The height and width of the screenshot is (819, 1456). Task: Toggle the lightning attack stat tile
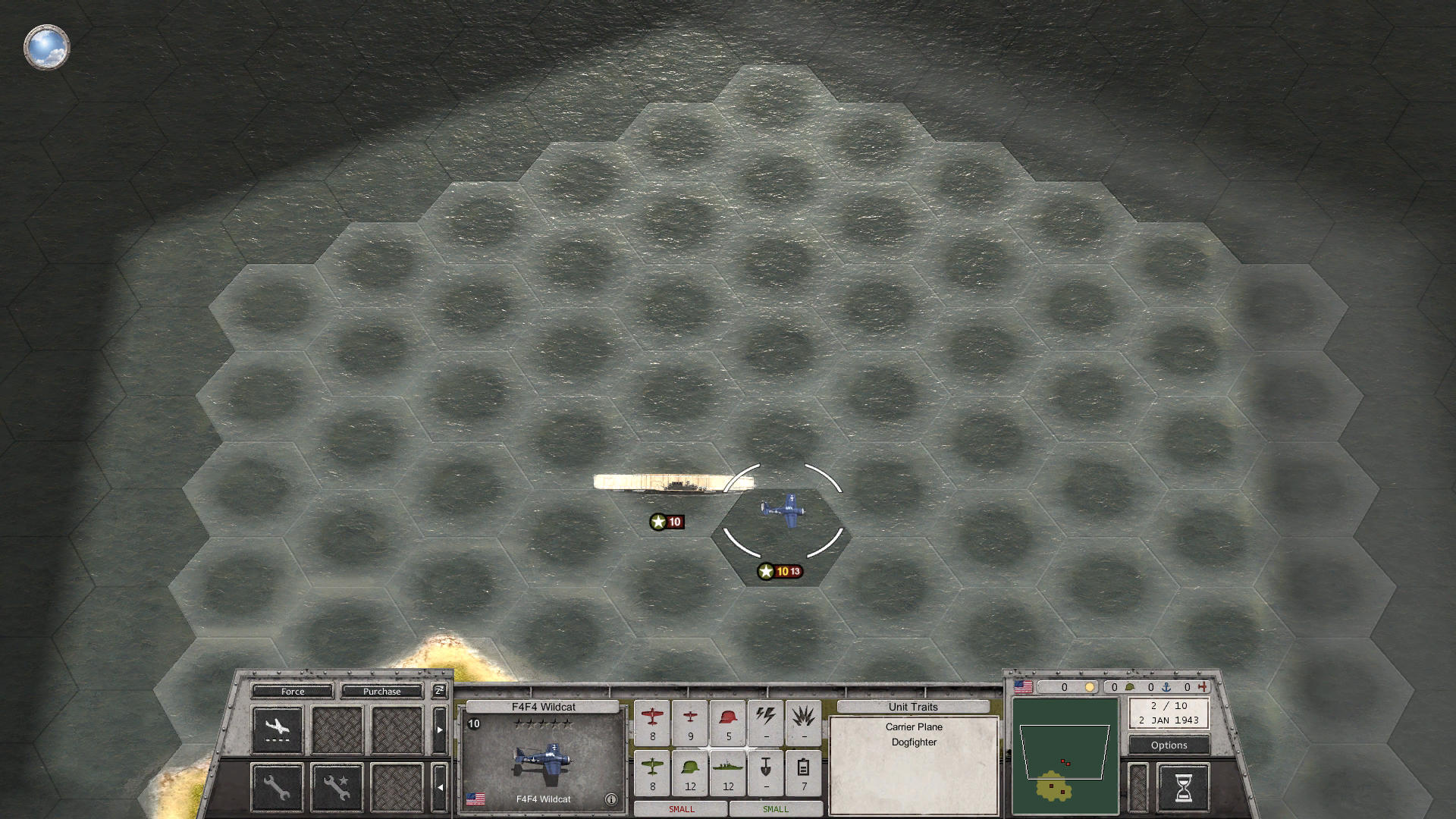(766, 722)
